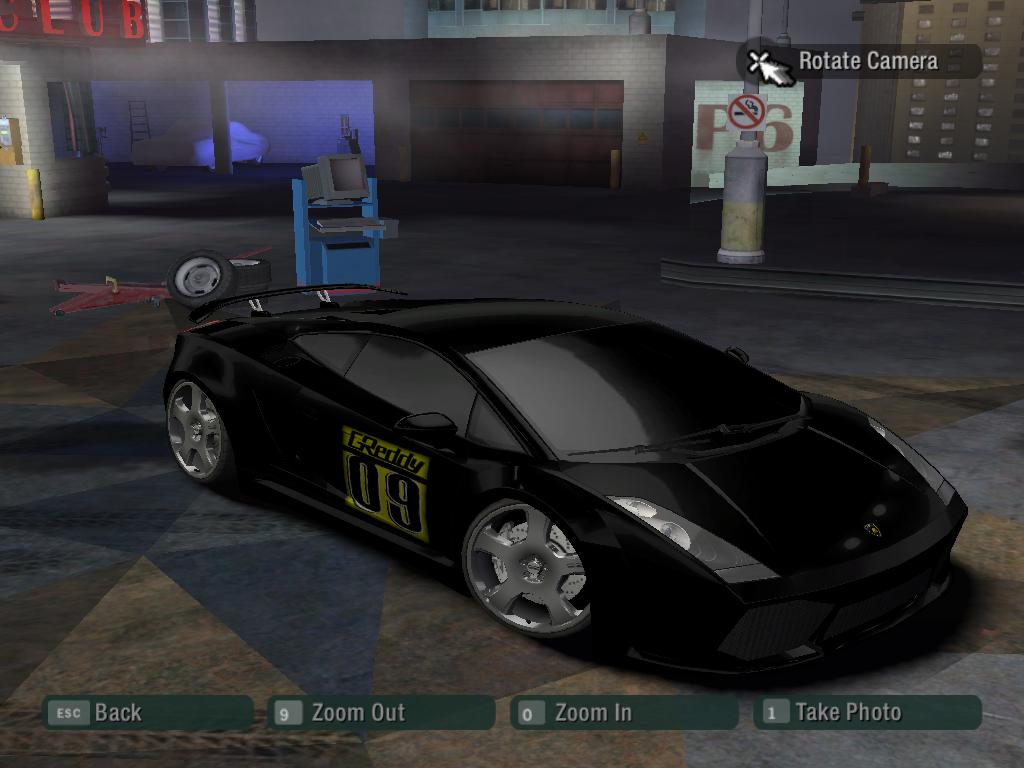
Task: Choose the Zoom In button
Action: [x=624, y=713]
